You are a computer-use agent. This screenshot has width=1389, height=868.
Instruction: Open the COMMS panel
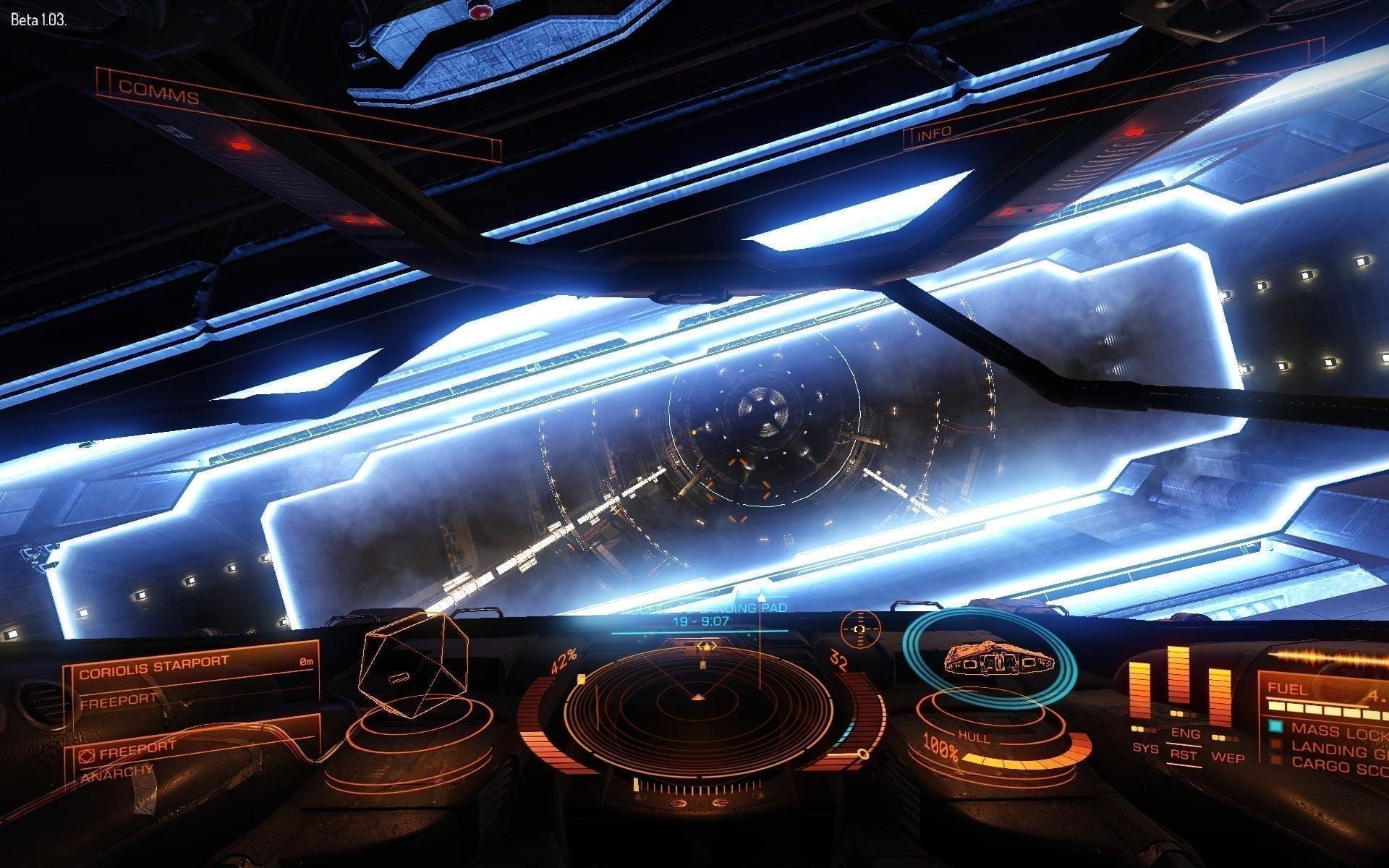click(159, 93)
